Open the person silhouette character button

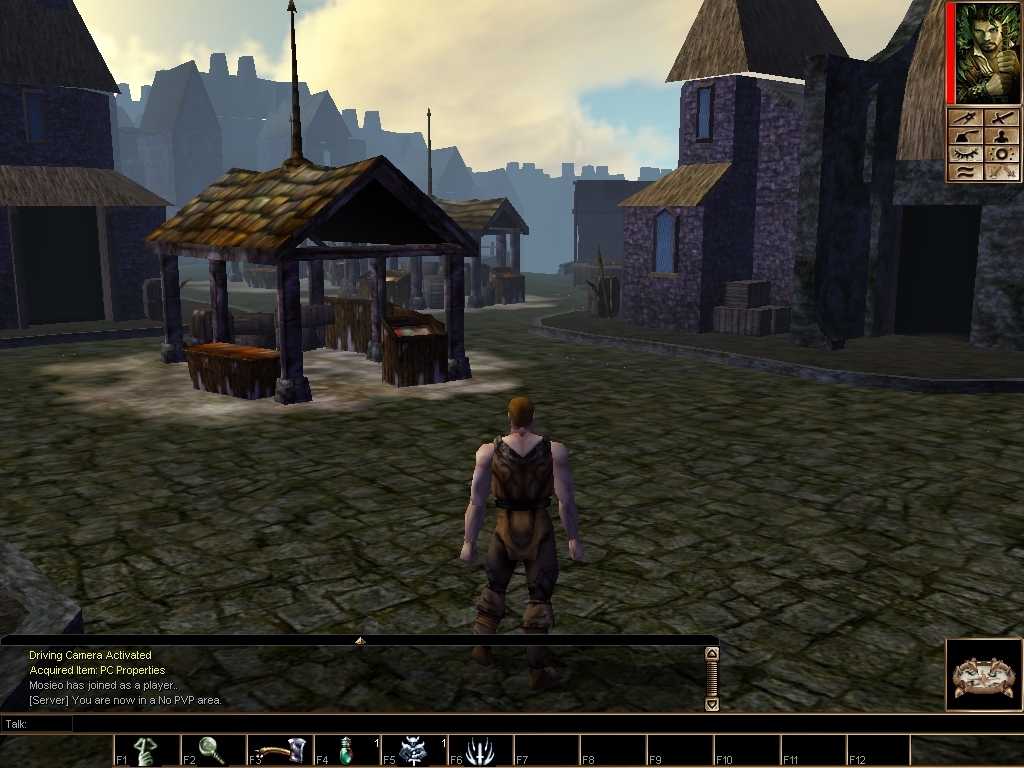(1000, 136)
